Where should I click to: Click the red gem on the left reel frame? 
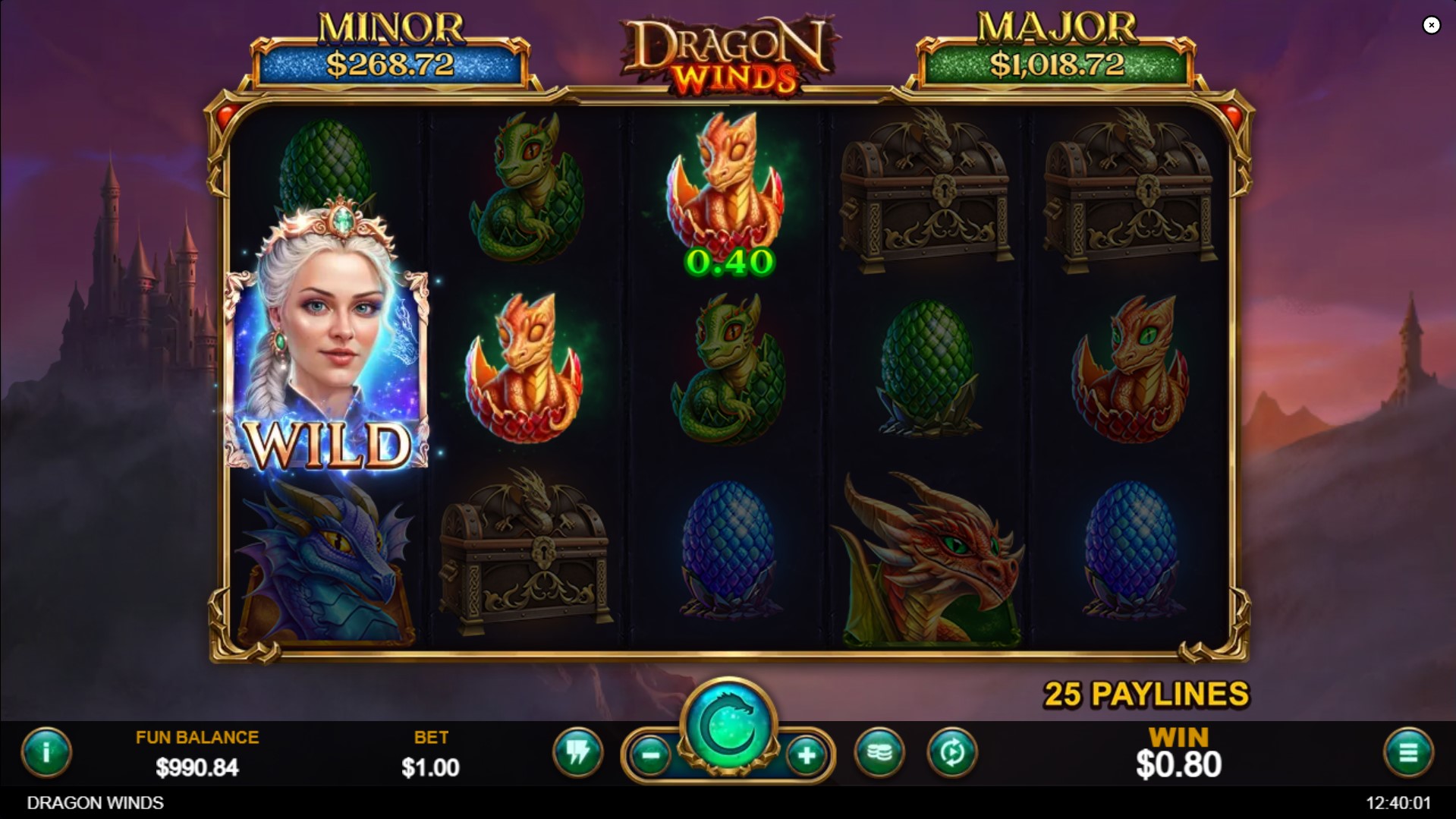click(x=228, y=115)
